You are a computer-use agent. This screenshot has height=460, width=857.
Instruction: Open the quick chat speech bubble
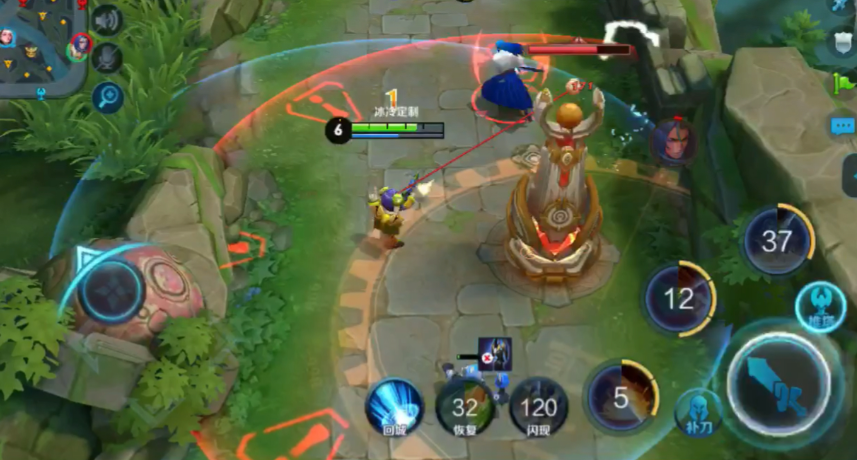(843, 127)
